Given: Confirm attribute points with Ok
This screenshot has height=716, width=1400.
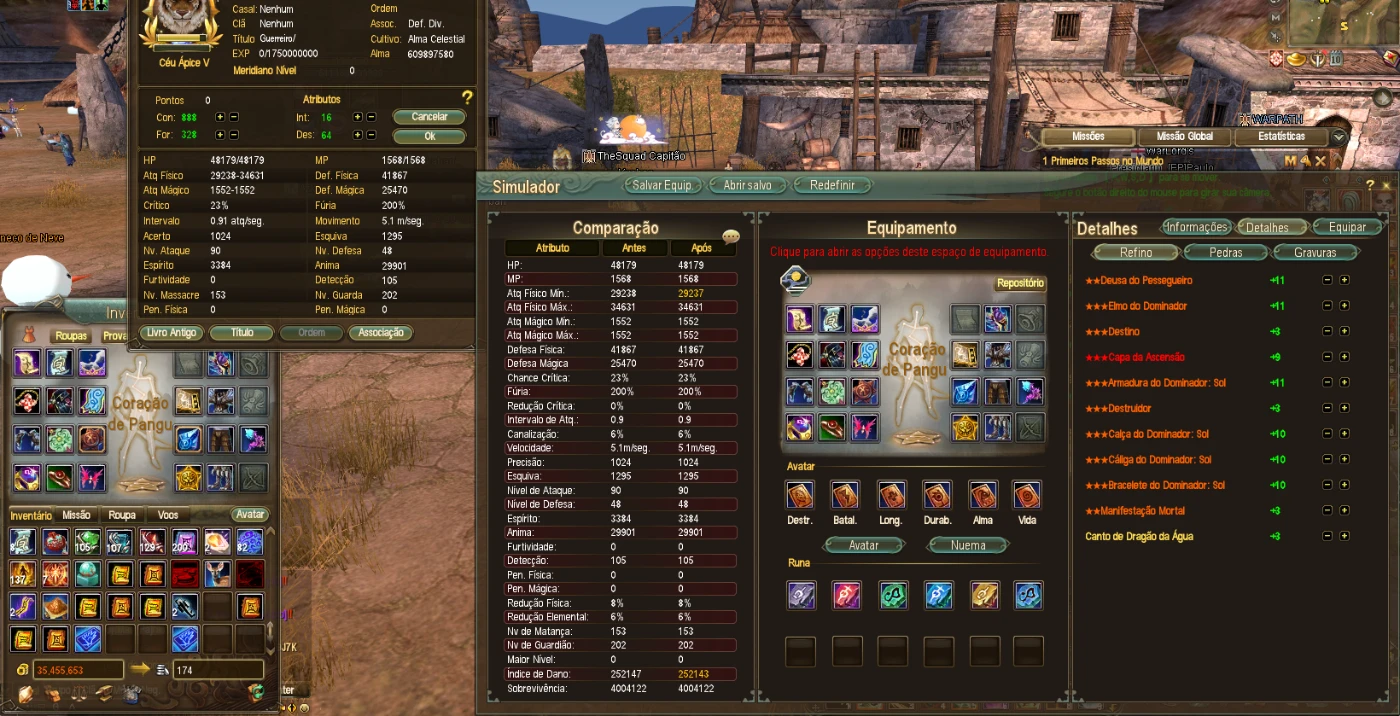Looking at the screenshot, I should [429, 136].
